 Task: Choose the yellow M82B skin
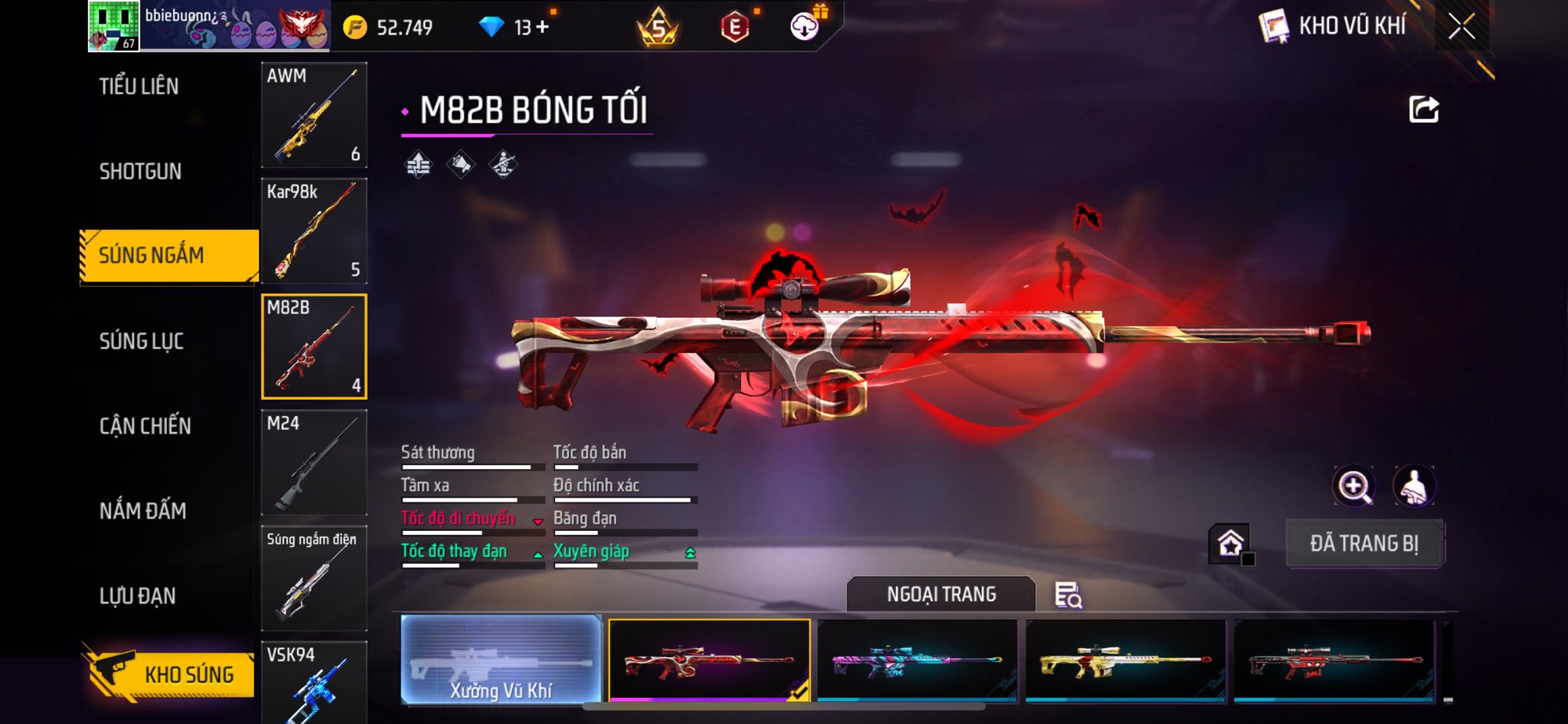point(1125,659)
